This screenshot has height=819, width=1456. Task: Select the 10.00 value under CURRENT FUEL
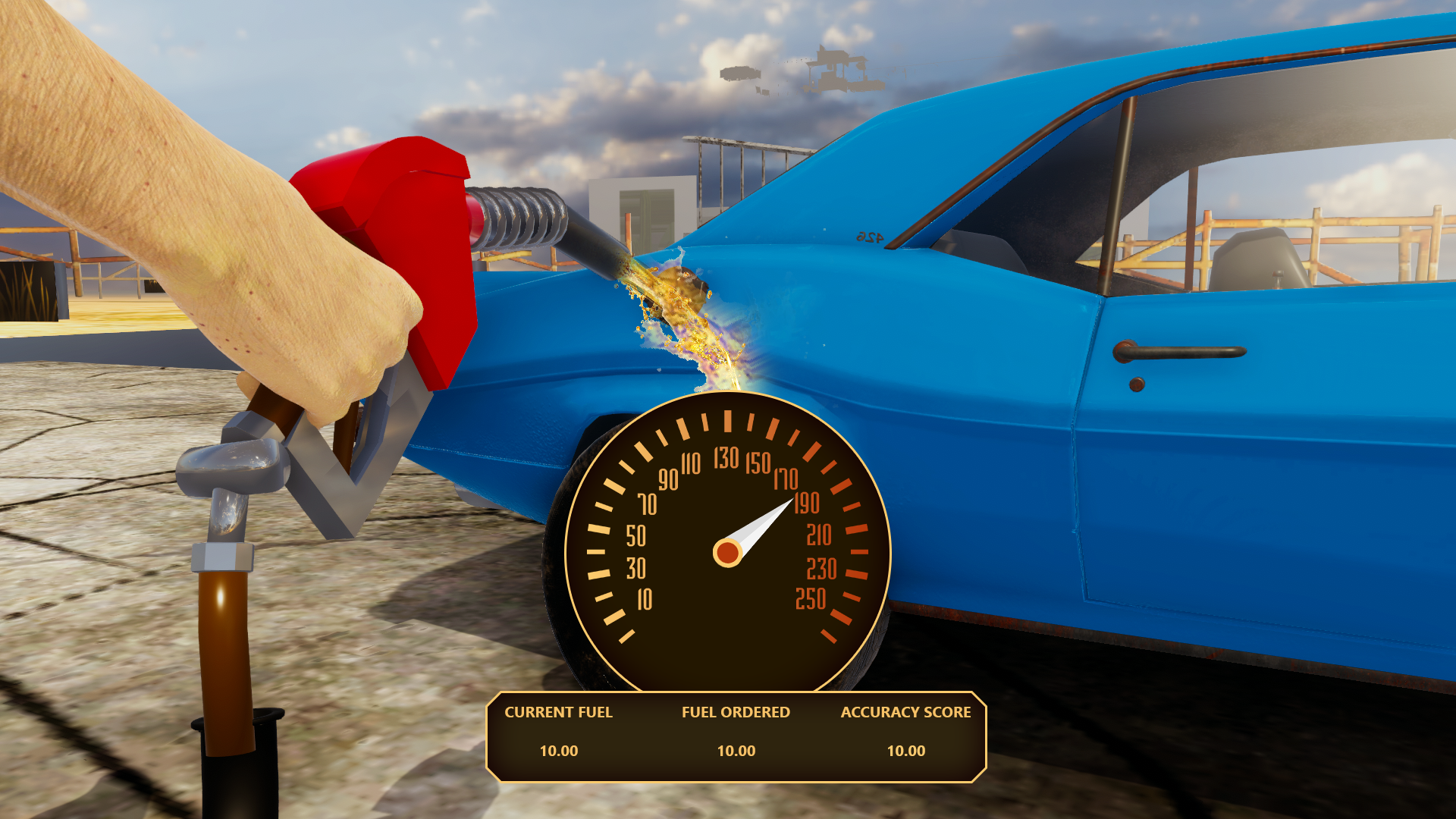[x=558, y=752]
